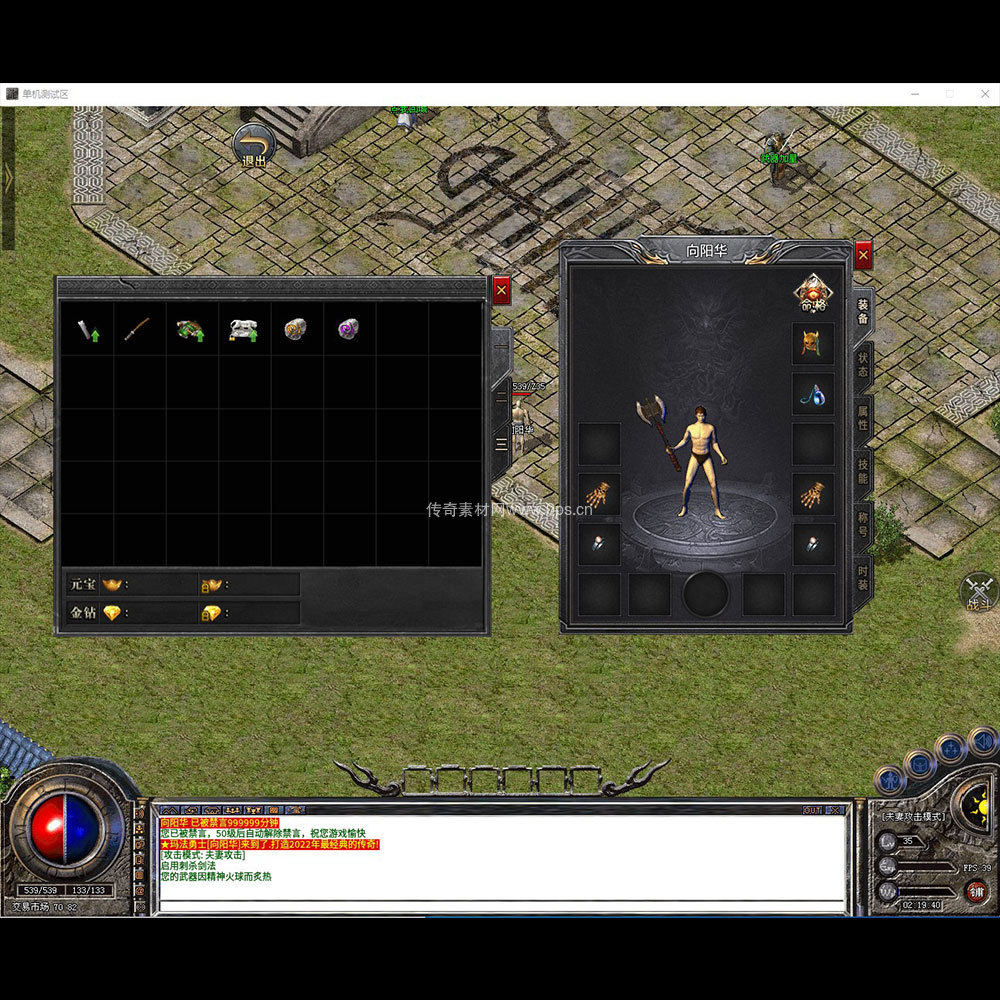Open the 时装 fashion tab
Viewport: 1000px width, 1000px height.
click(x=863, y=577)
